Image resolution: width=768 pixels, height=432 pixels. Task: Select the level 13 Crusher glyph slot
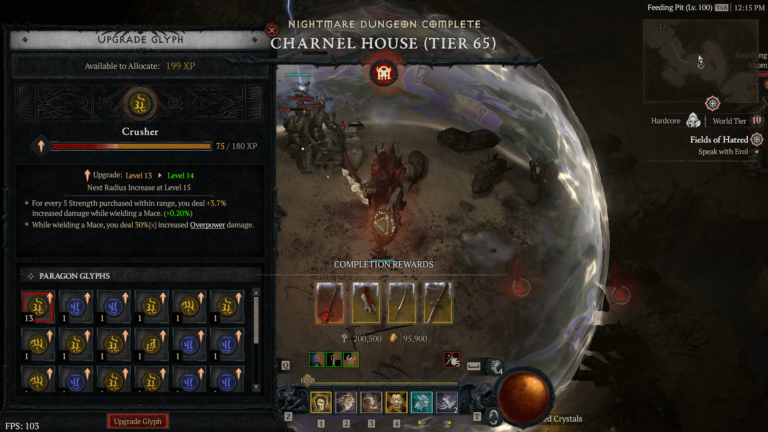38,307
